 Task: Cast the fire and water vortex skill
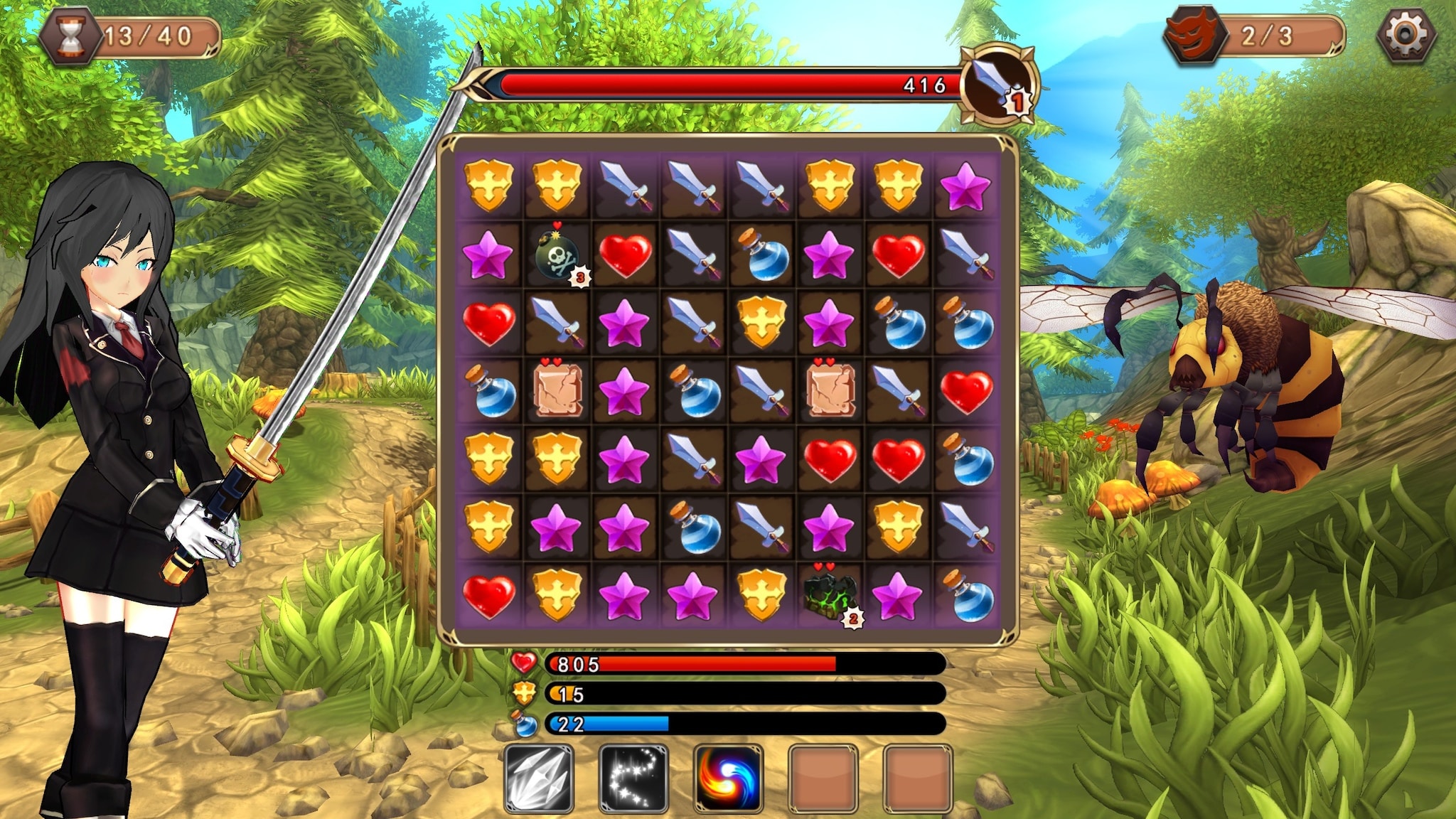[x=727, y=778]
